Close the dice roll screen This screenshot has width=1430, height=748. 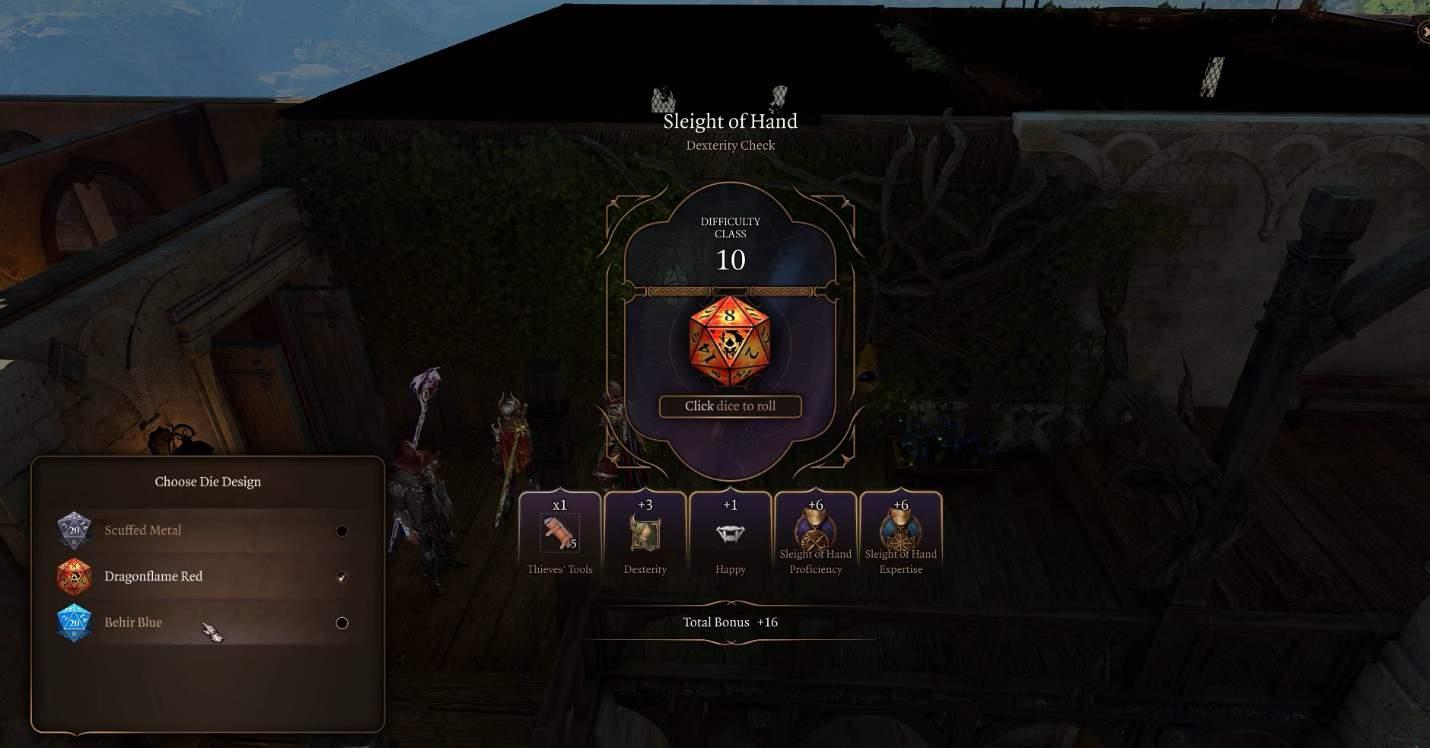click(x=1424, y=32)
